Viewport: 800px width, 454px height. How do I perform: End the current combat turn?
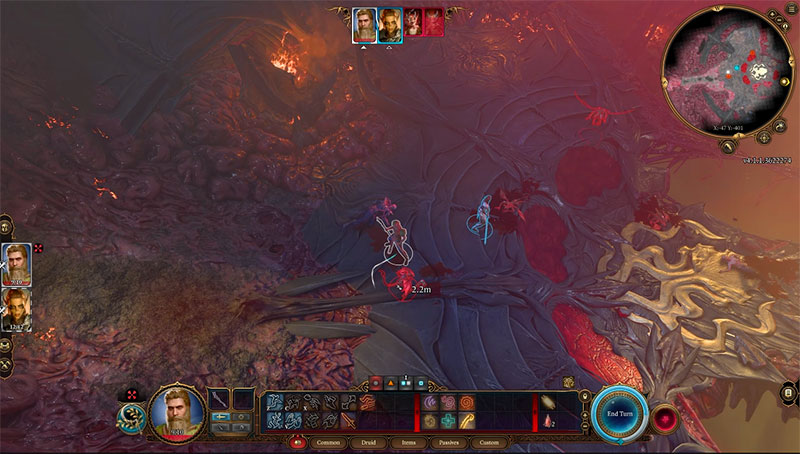coord(617,412)
